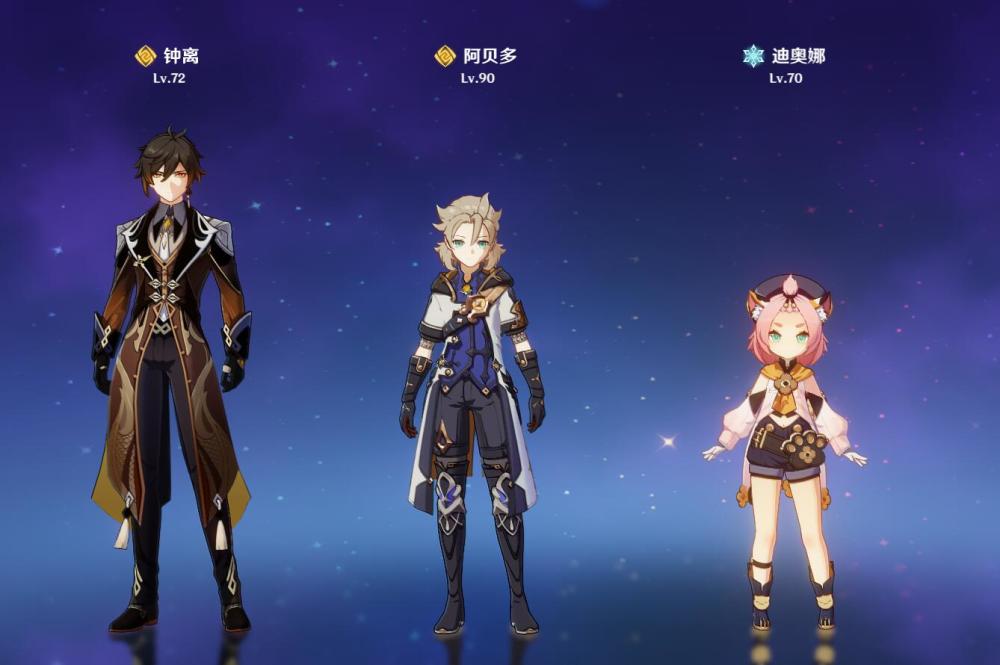Screen dimensions: 1000x665
Task: Select the party member 钟离 (Lv.72)
Action: [x=170, y=380]
